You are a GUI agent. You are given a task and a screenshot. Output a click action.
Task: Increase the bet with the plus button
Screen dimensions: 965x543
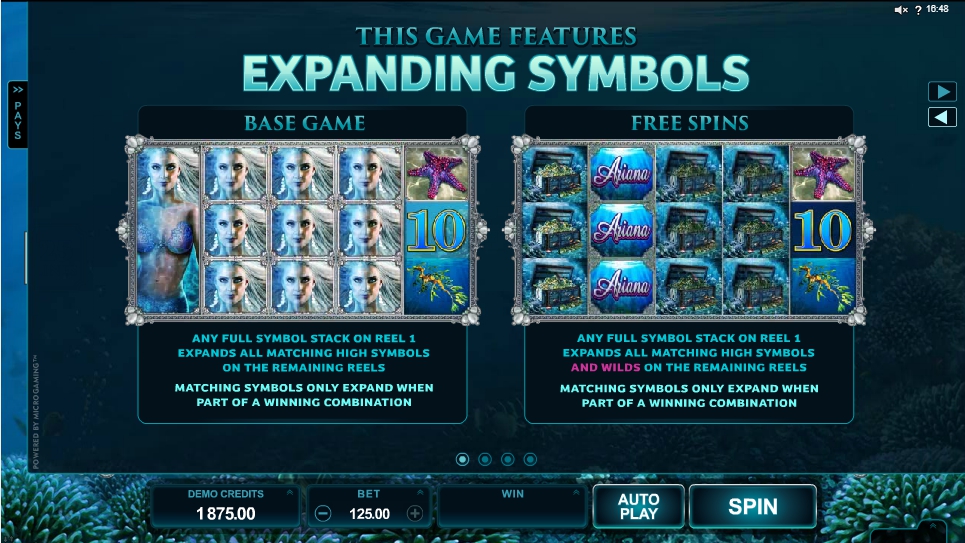click(415, 514)
